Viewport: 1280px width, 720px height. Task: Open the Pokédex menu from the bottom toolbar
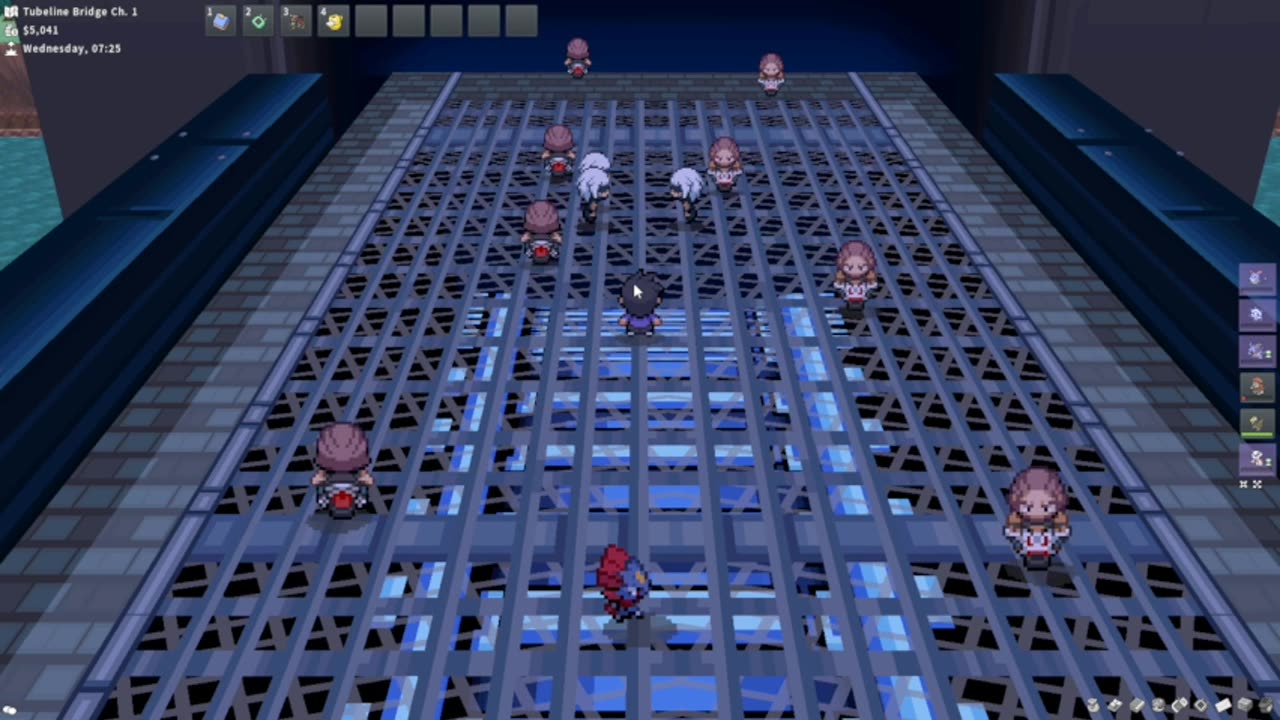pyautogui.click(x=1114, y=706)
